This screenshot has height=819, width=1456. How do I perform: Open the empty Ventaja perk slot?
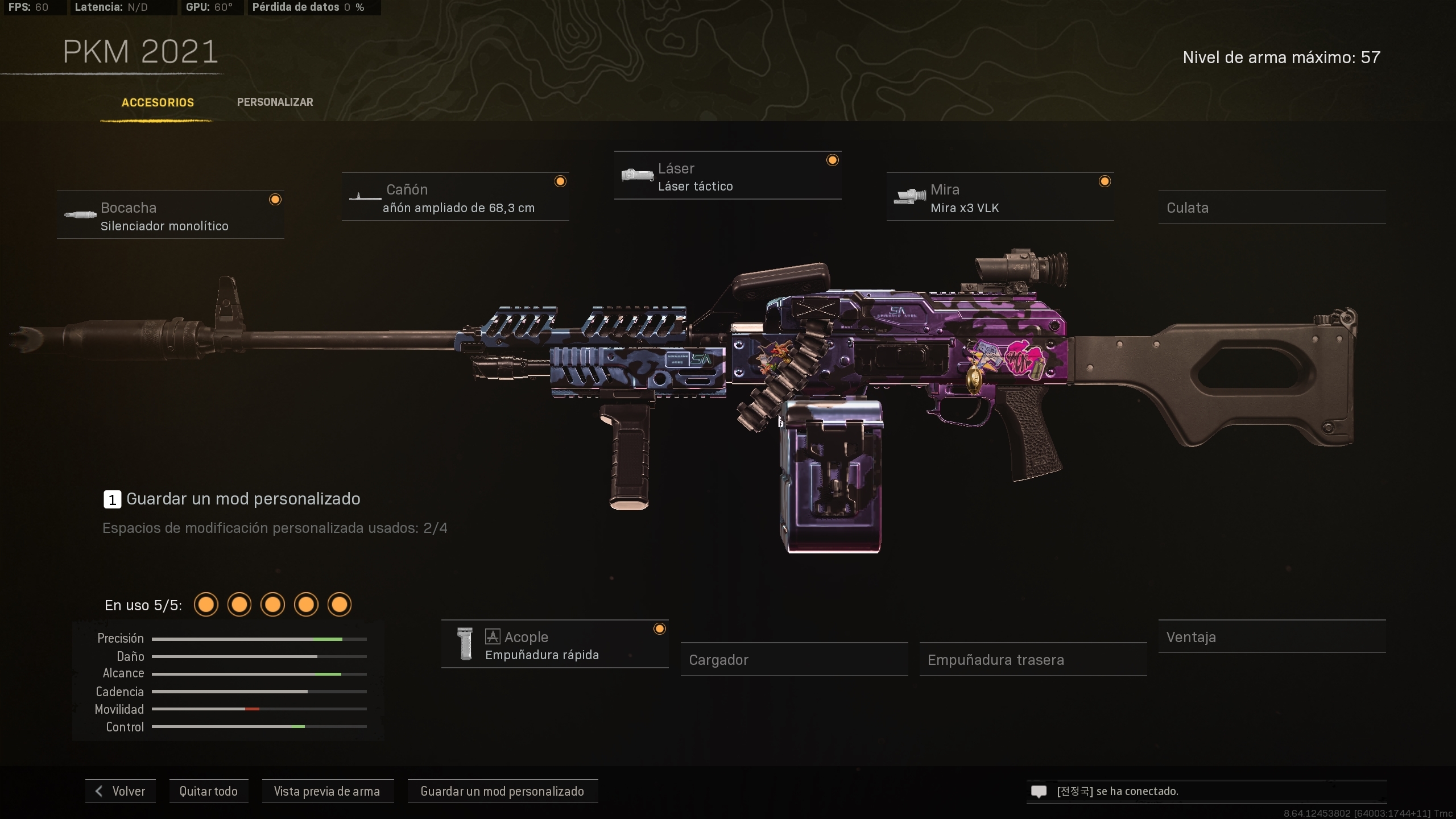(x=1272, y=636)
